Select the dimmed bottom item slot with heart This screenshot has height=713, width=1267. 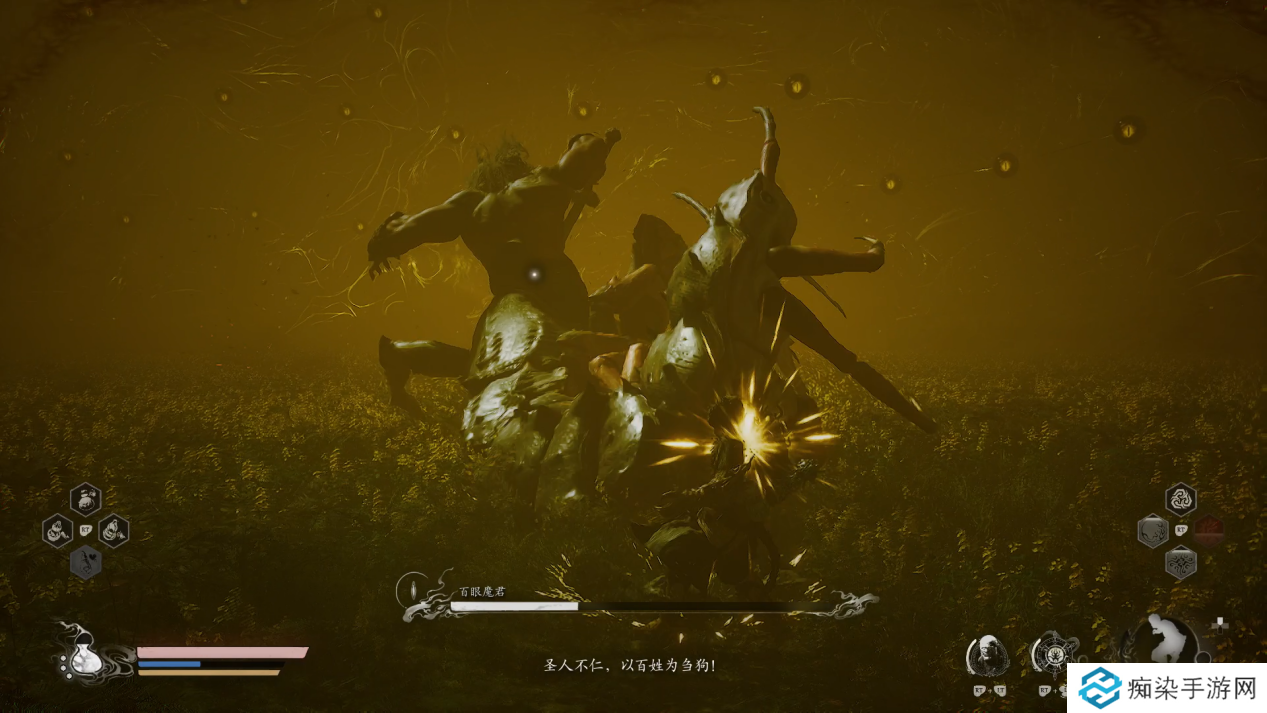86,562
